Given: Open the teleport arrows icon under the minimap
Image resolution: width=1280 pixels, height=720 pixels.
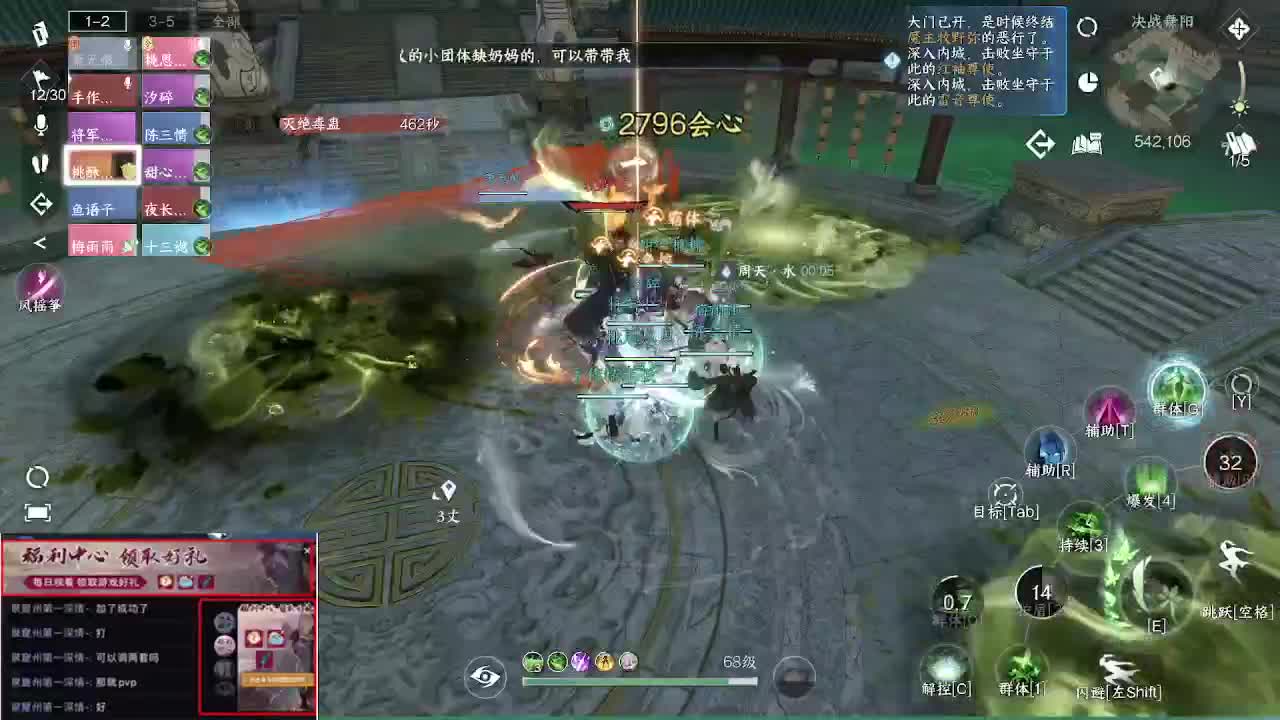Looking at the screenshot, I should (x=1039, y=143).
